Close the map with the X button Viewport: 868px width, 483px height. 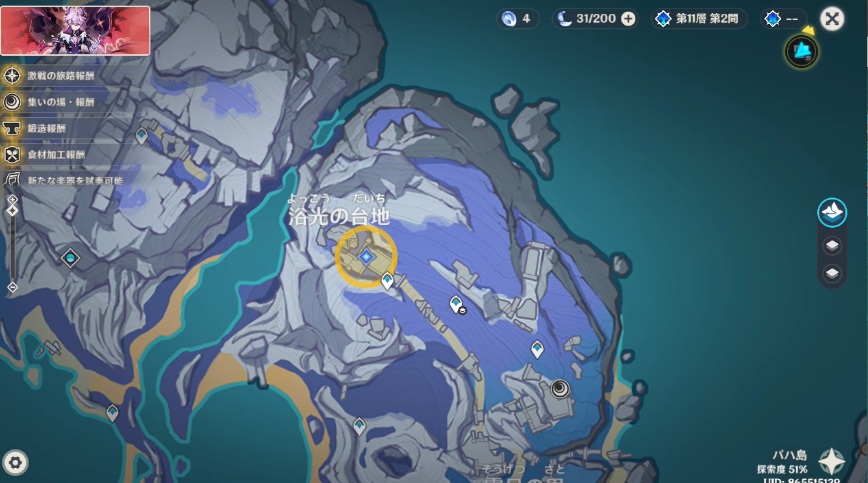[x=831, y=18]
